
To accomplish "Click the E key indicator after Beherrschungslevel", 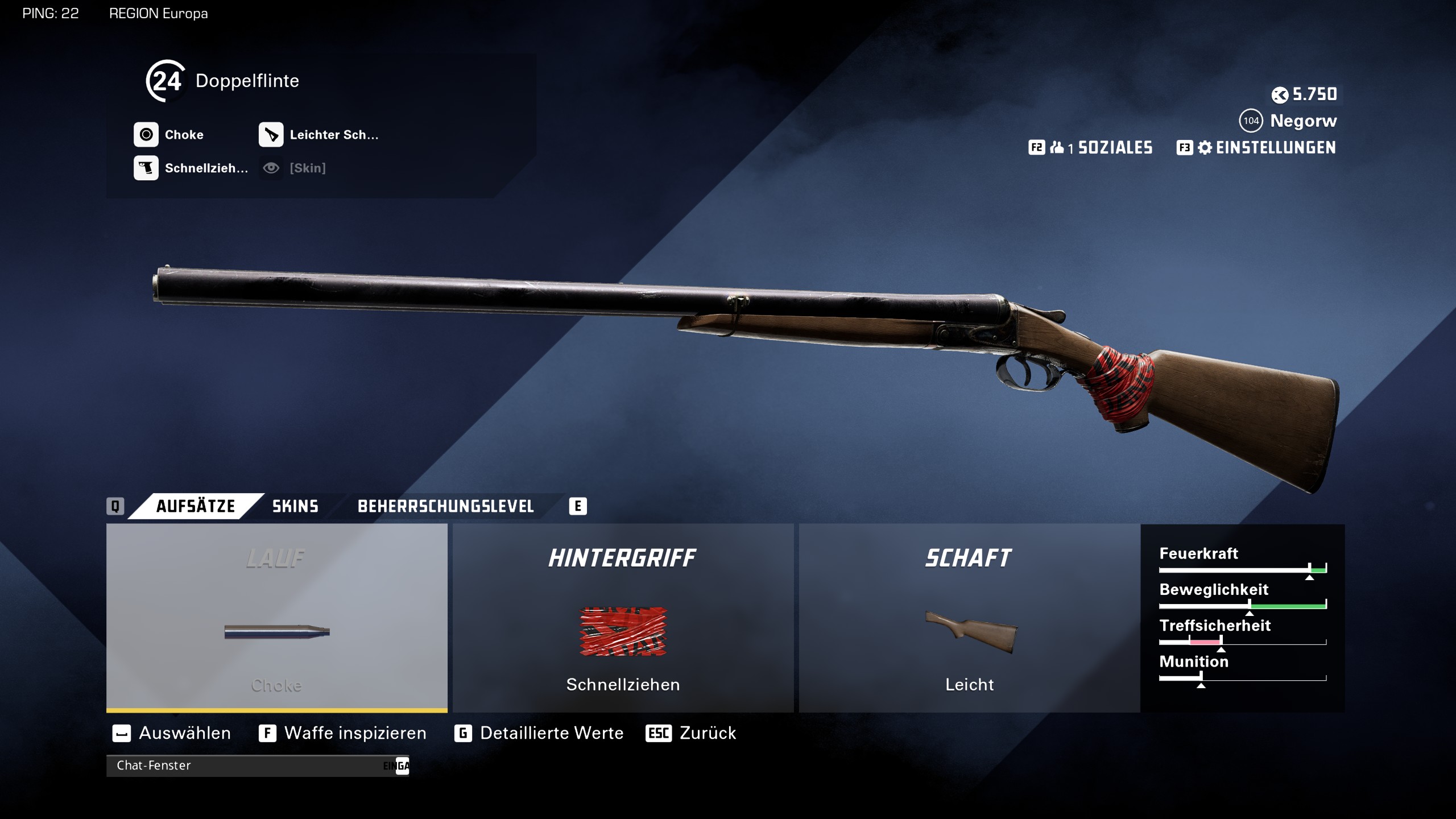I will (577, 506).
